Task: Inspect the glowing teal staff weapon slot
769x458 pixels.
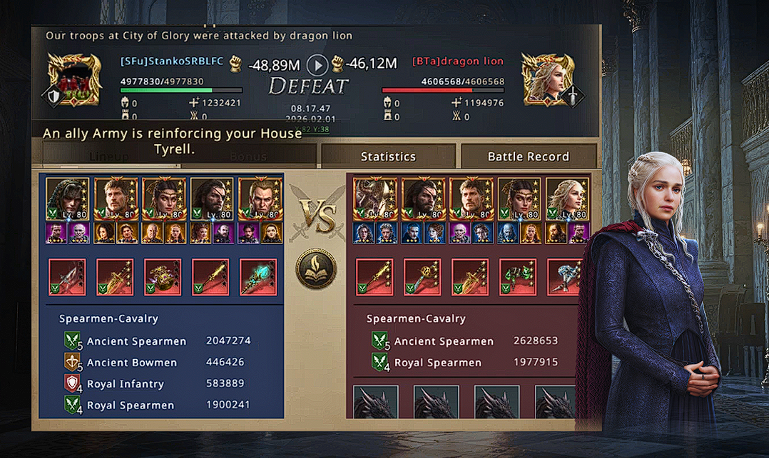Action: tap(259, 277)
